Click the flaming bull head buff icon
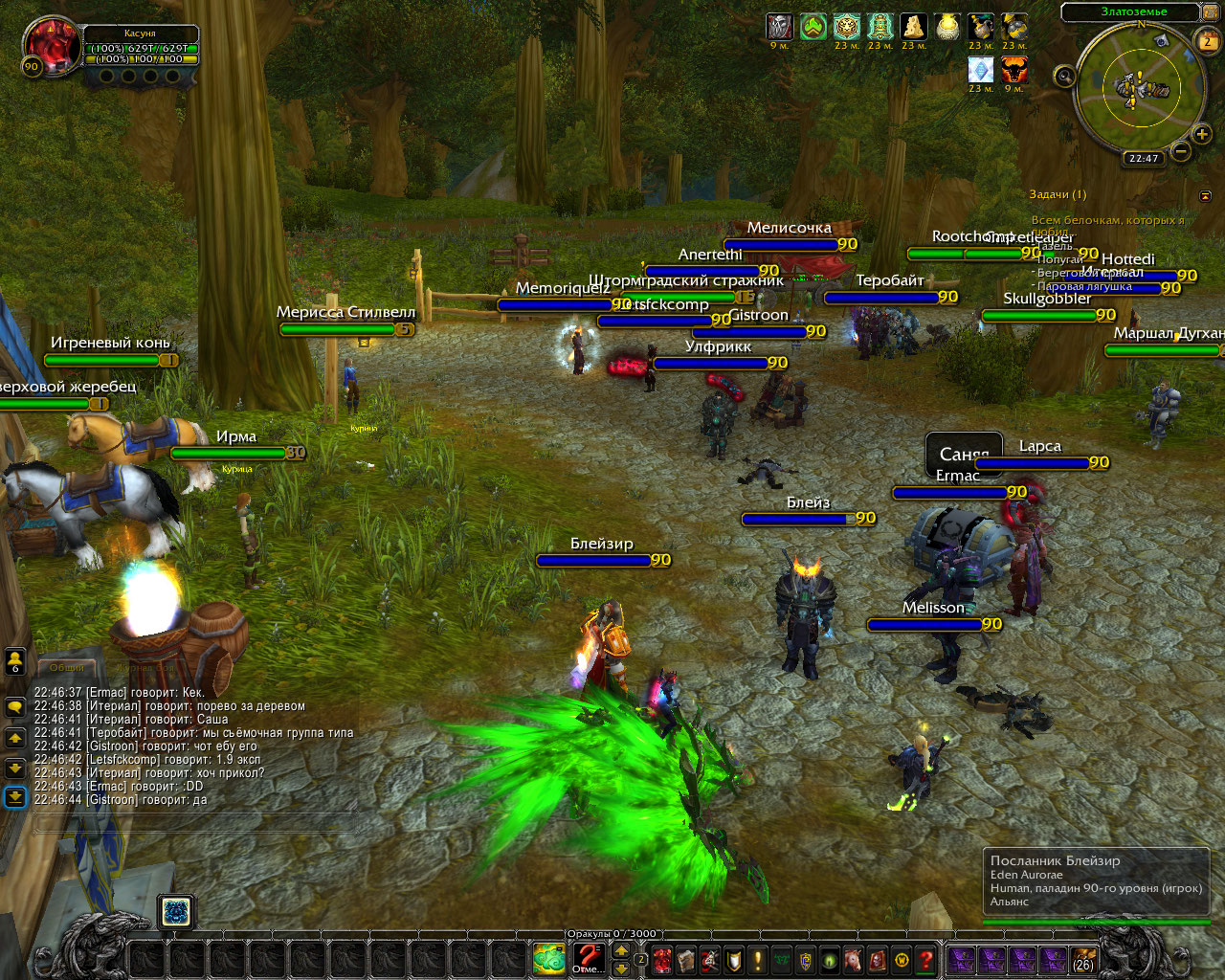The height and width of the screenshot is (980, 1225). tap(1014, 70)
